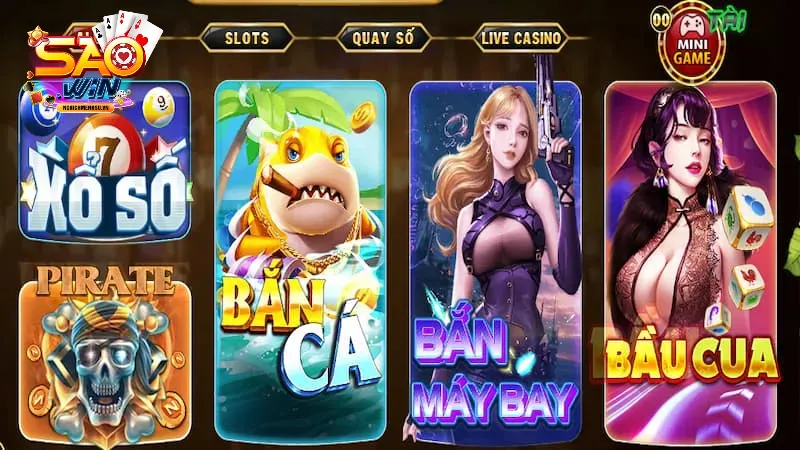Open the Pirate skull slot game
Screen dimensions: 800x450
pos(104,350)
